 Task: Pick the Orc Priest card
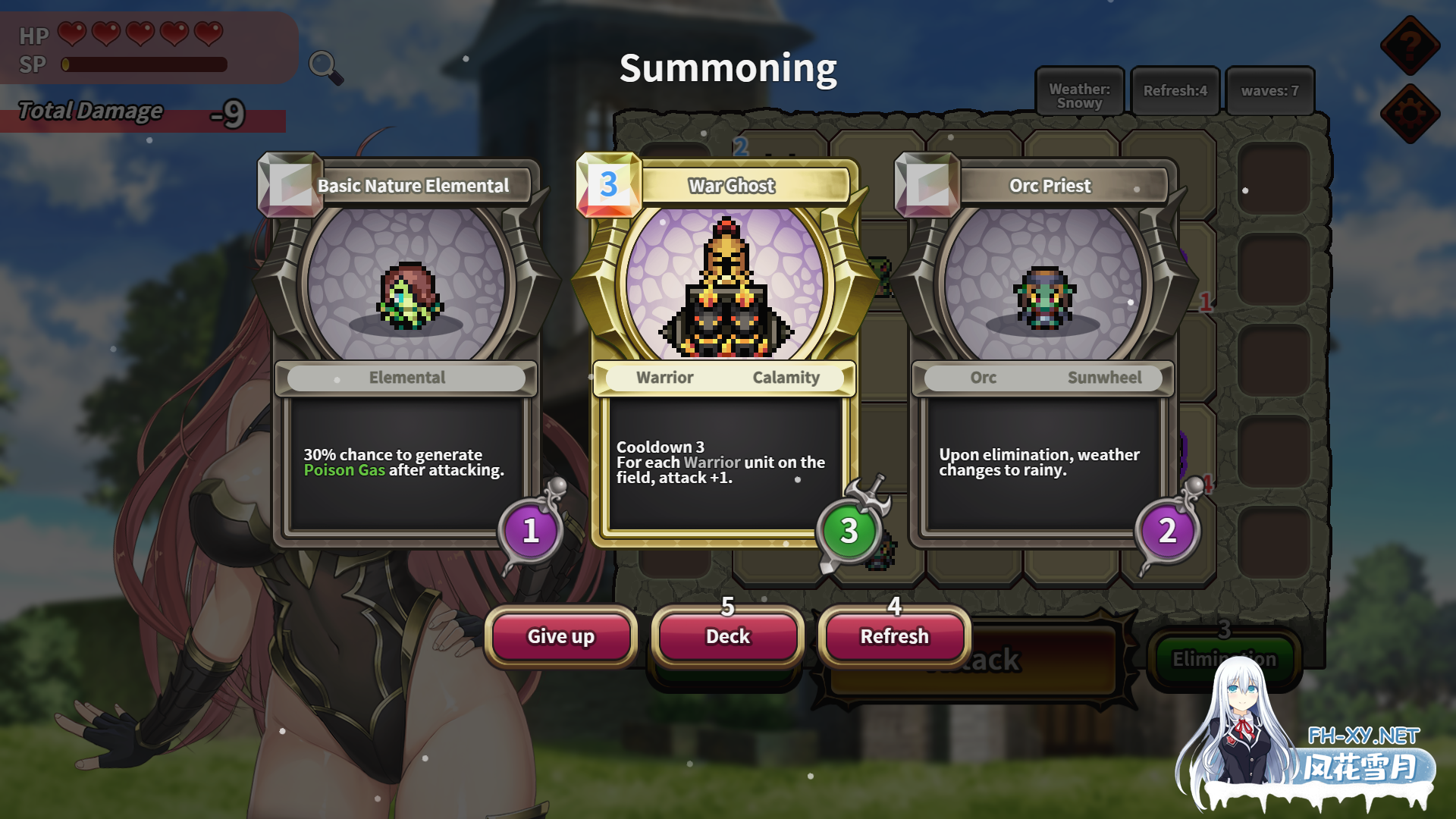pos(1043,349)
